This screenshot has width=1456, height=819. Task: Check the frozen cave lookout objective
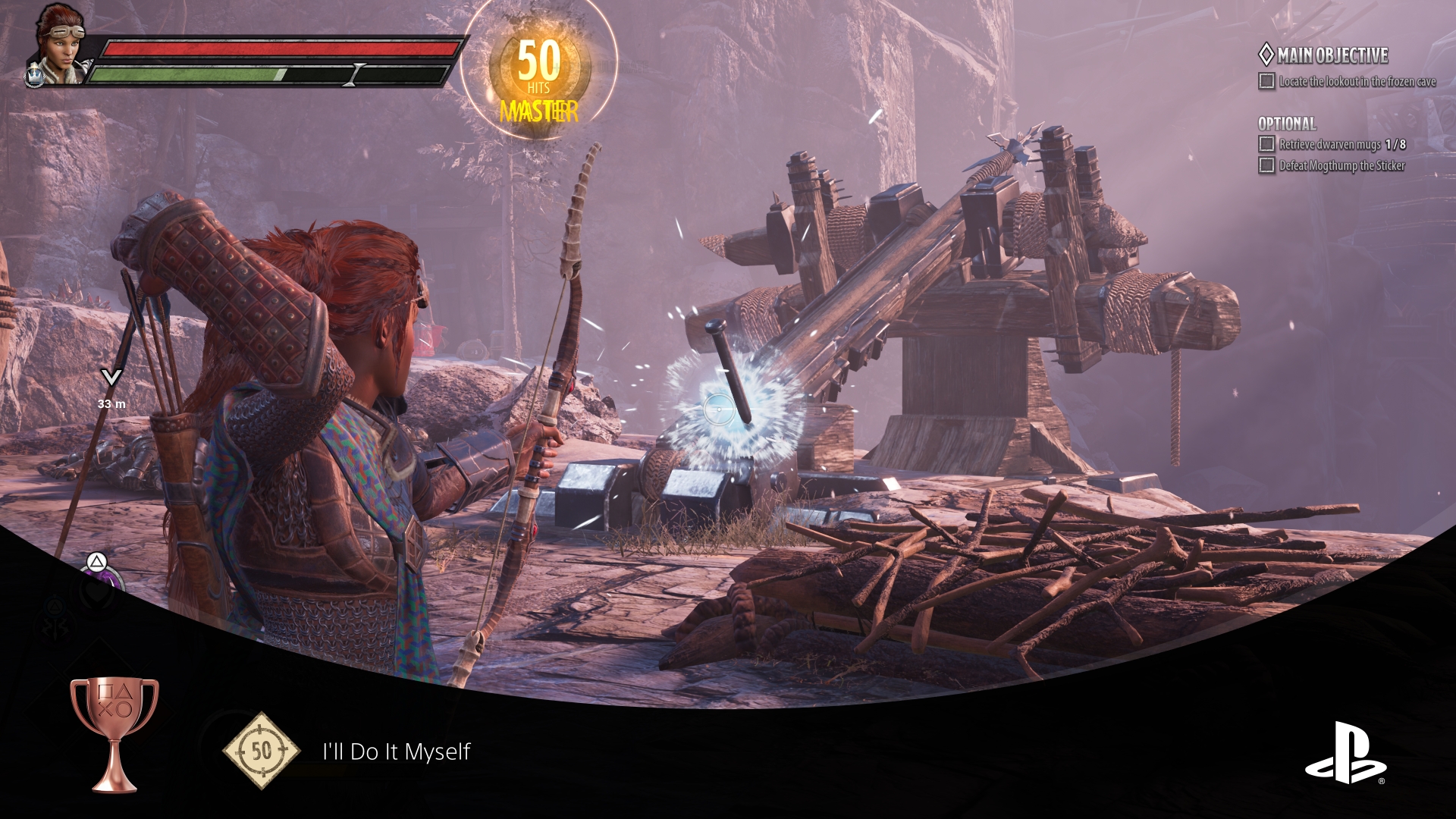tap(1266, 81)
